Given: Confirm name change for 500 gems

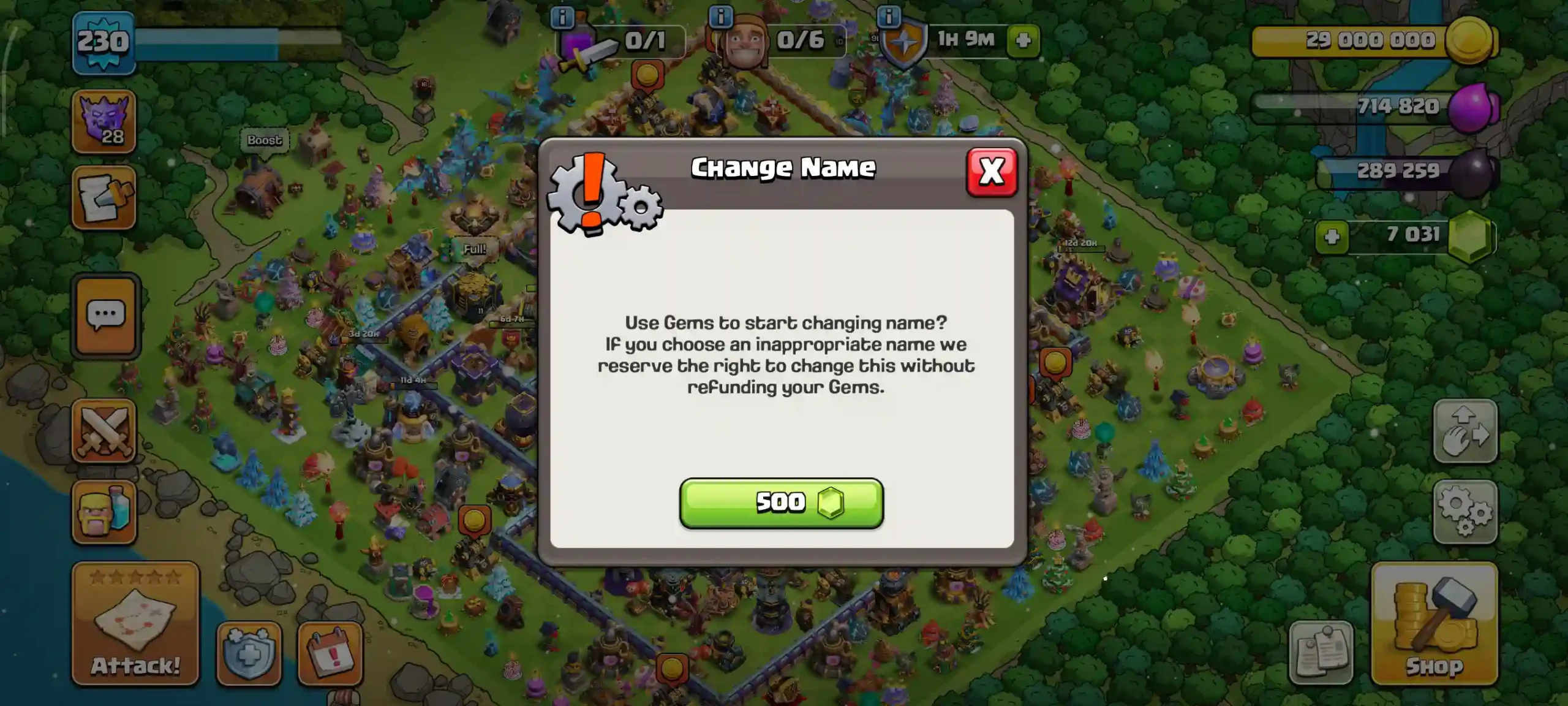Looking at the screenshot, I should pyautogui.click(x=782, y=503).
